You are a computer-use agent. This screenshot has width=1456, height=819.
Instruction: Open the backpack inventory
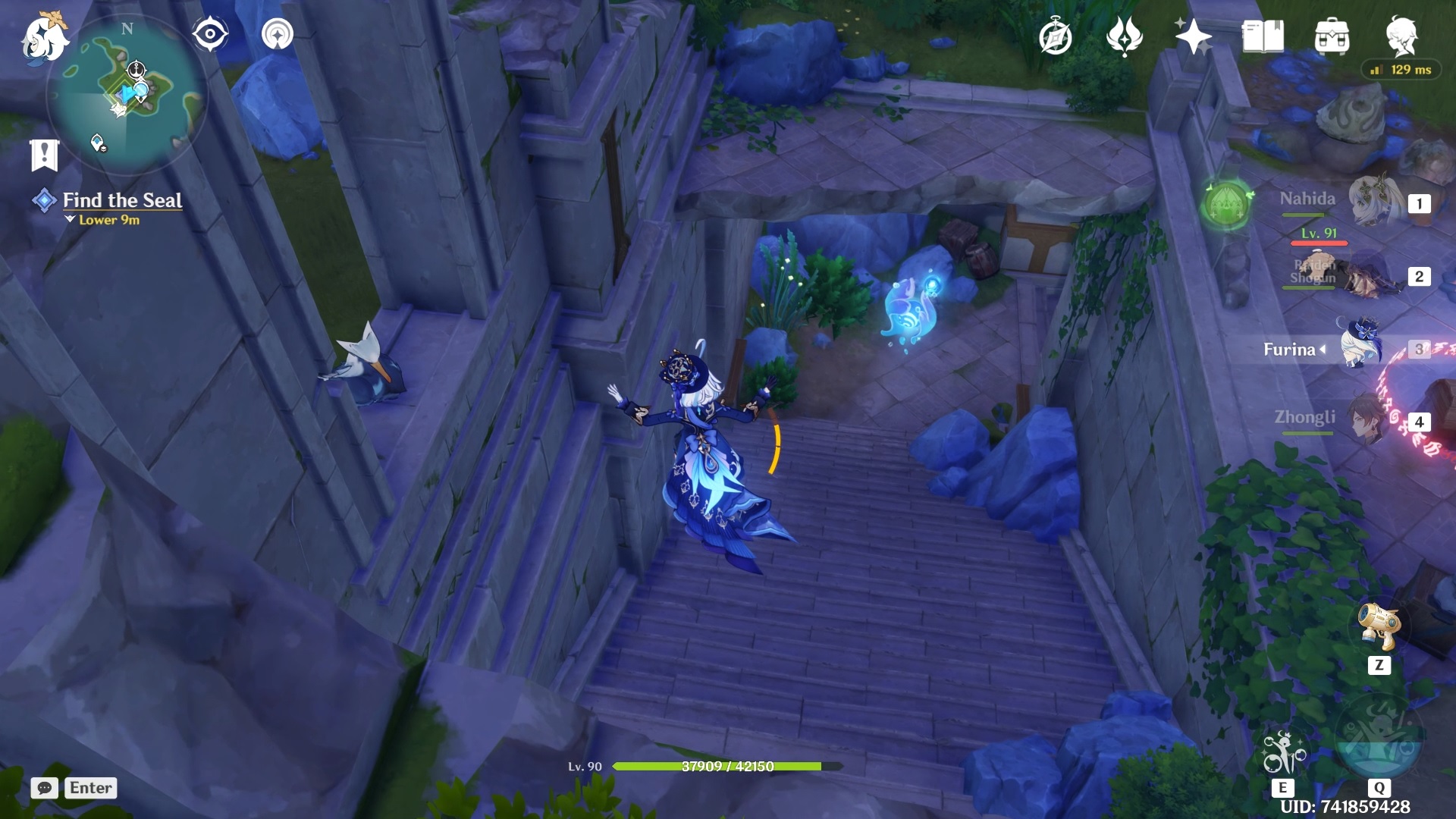coord(1332,36)
